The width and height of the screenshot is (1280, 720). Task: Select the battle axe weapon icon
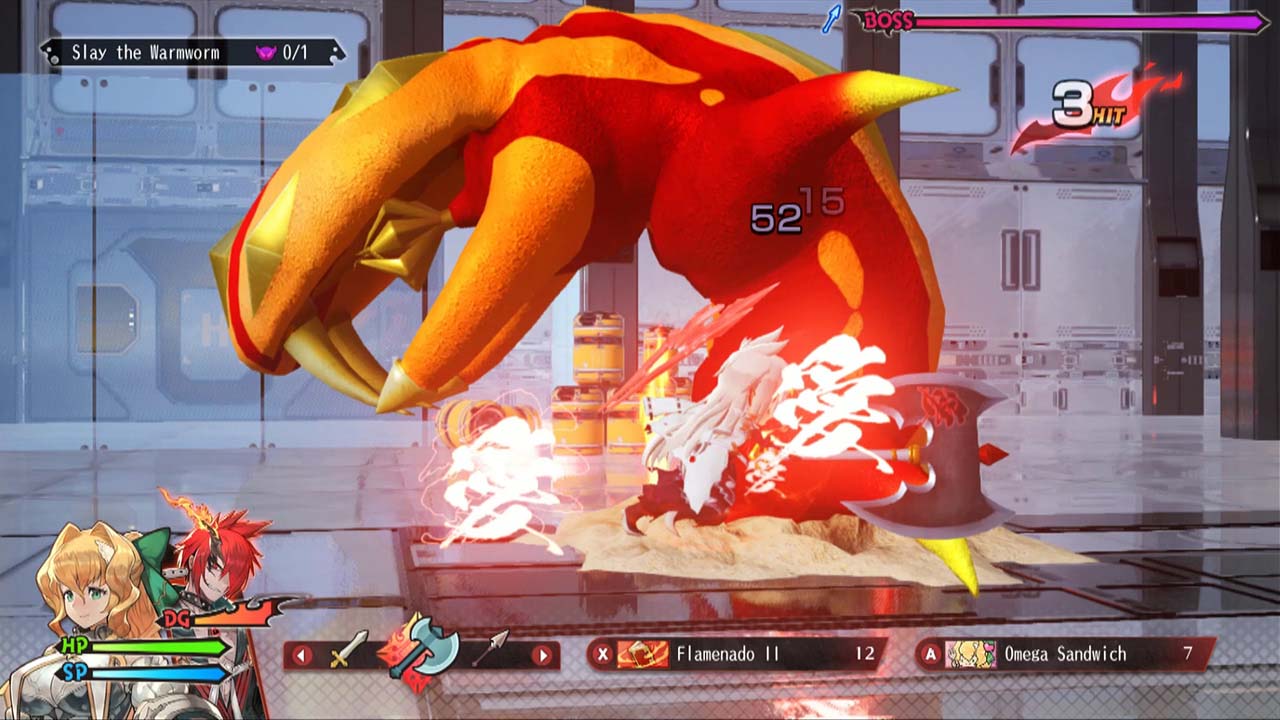[x=425, y=645]
